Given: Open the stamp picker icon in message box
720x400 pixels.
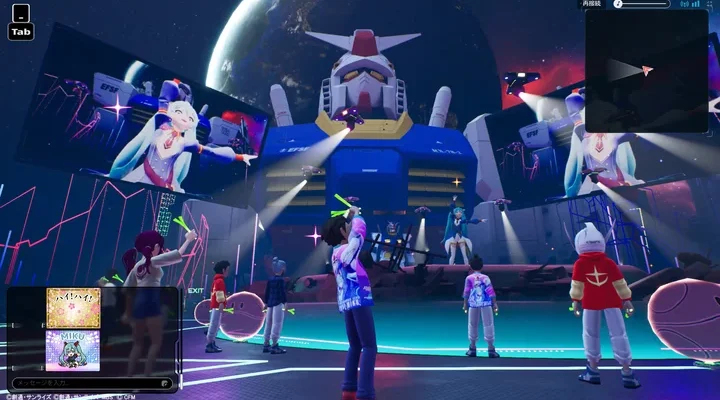Looking at the screenshot, I should click(x=165, y=383).
